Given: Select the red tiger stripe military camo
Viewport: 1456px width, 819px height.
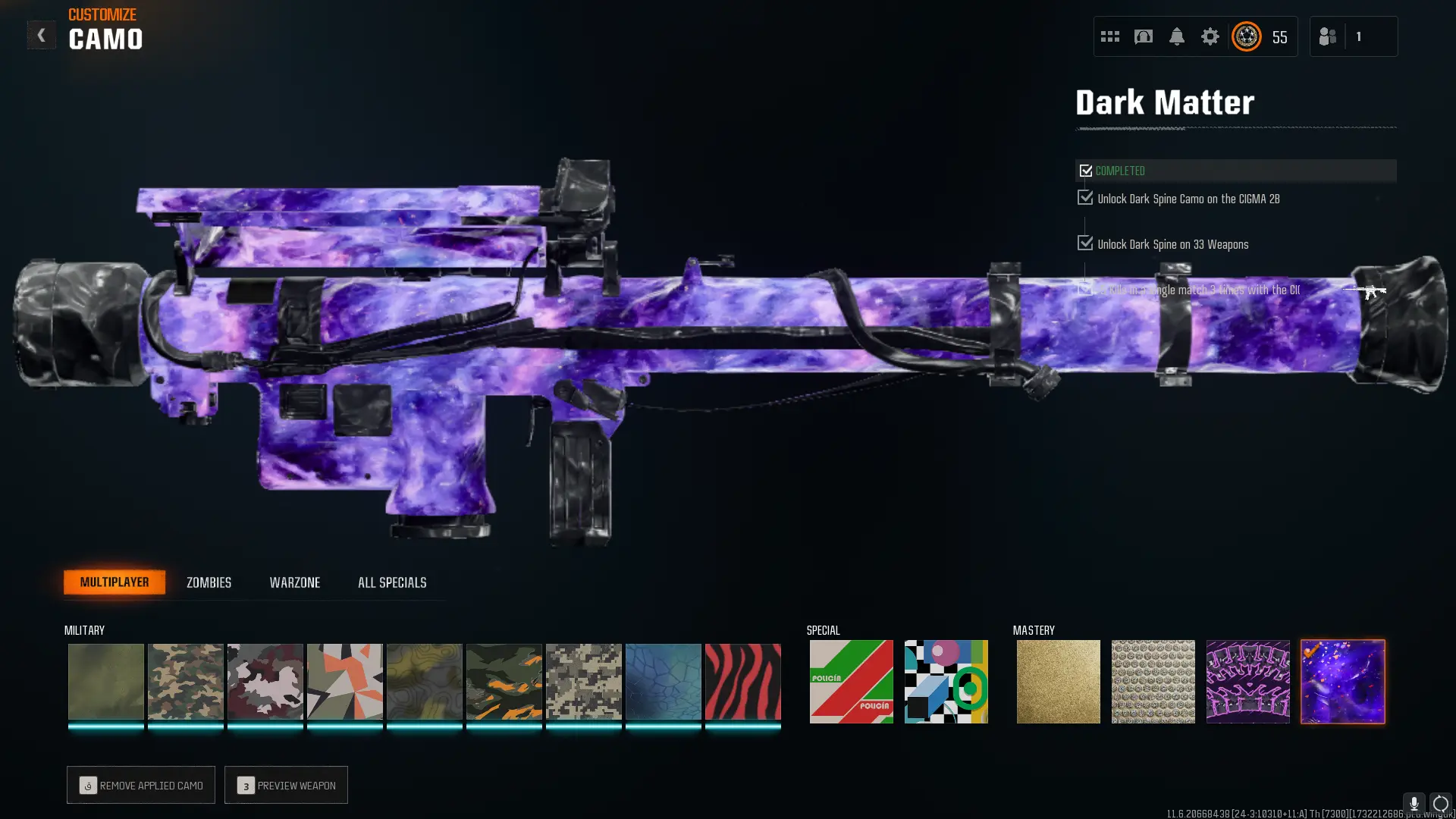Looking at the screenshot, I should 743,681.
